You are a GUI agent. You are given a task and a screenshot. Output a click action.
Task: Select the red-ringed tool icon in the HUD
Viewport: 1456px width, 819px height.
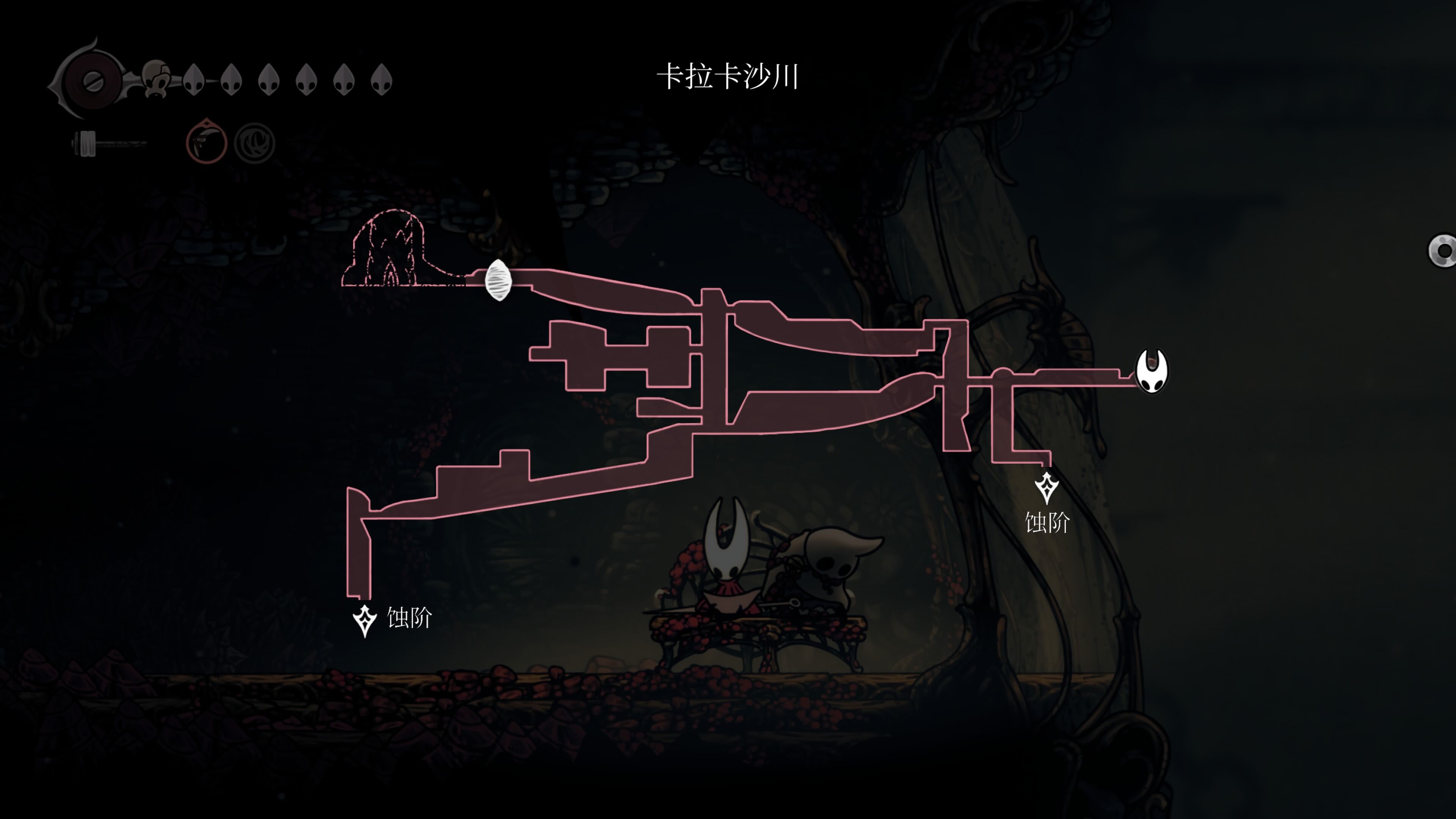206,142
